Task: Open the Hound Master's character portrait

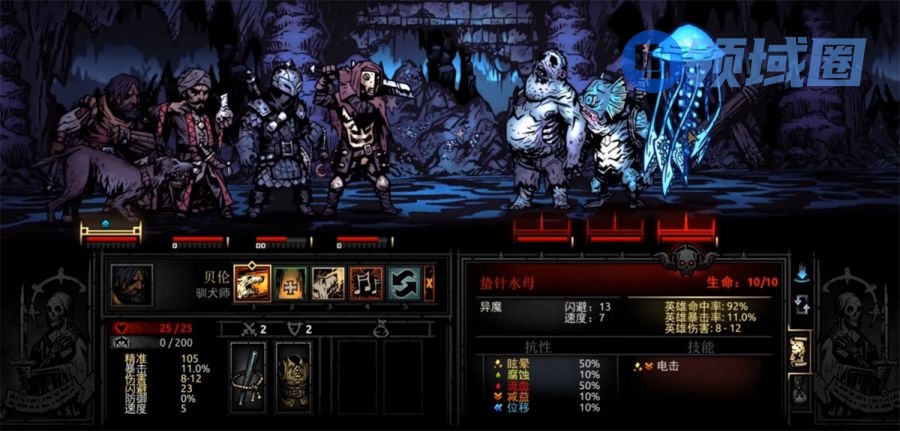Action: click(131, 283)
